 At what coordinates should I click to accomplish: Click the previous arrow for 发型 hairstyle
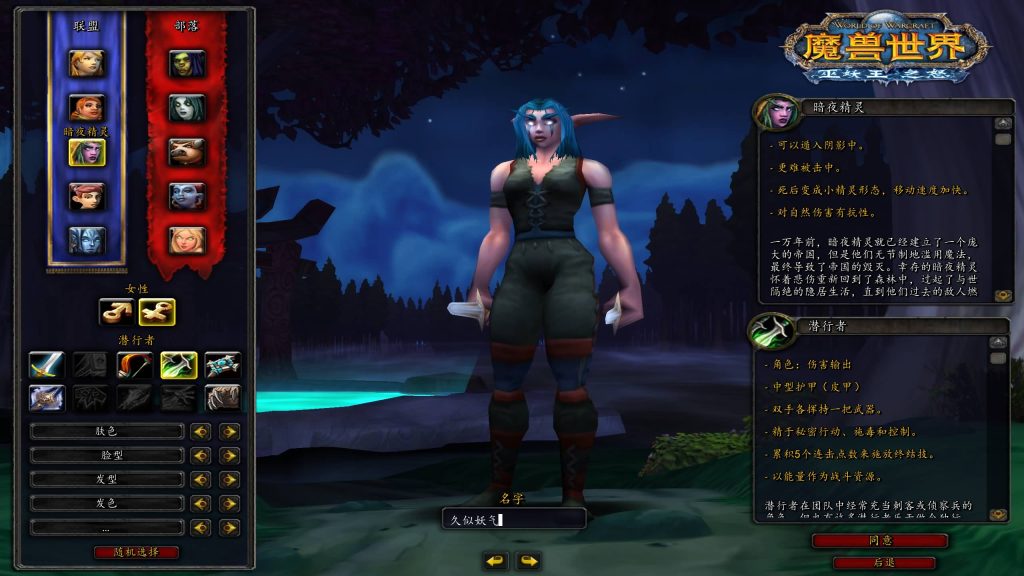[x=201, y=479]
